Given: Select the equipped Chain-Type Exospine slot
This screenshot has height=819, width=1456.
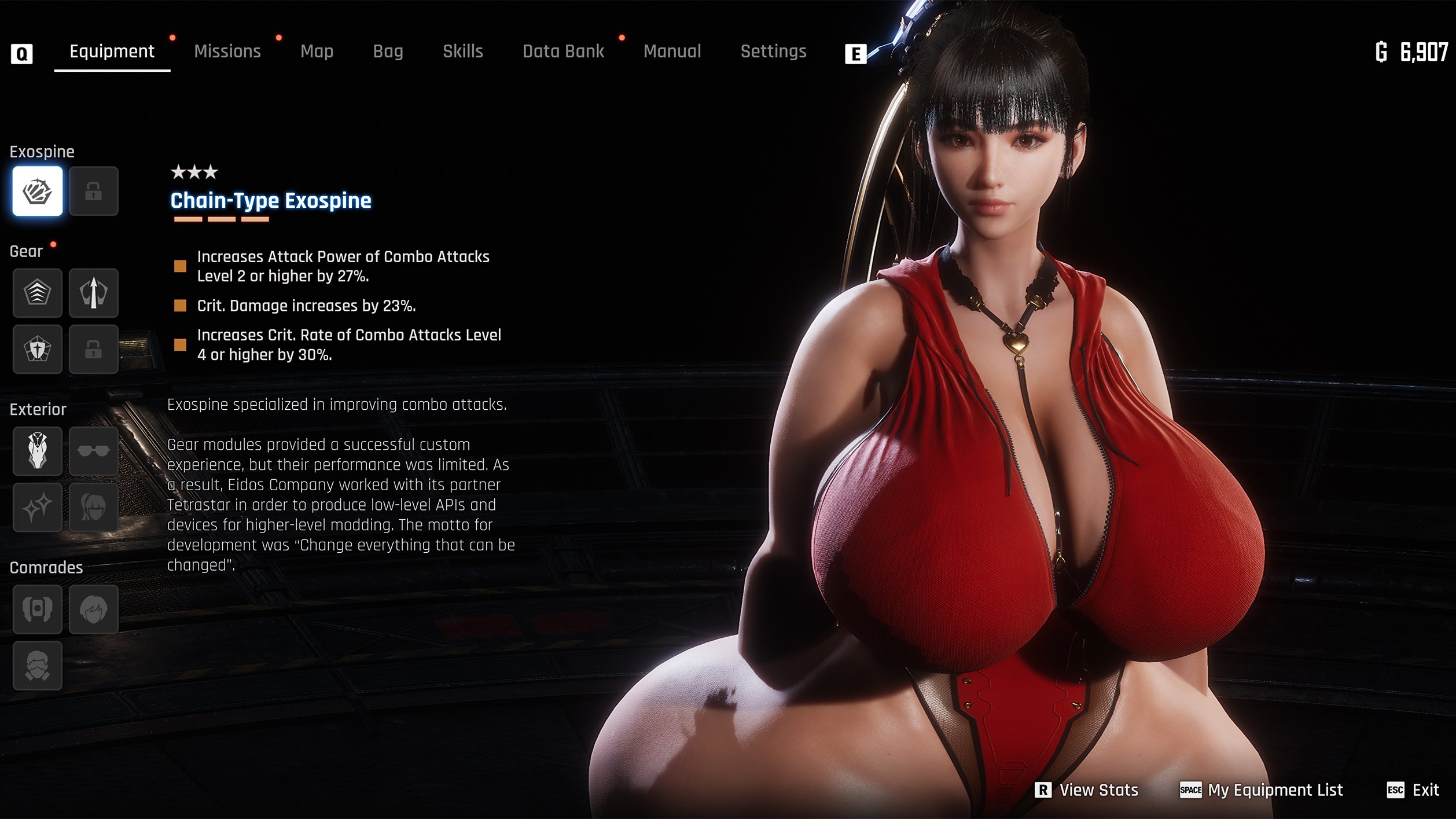Looking at the screenshot, I should (38, 192).
